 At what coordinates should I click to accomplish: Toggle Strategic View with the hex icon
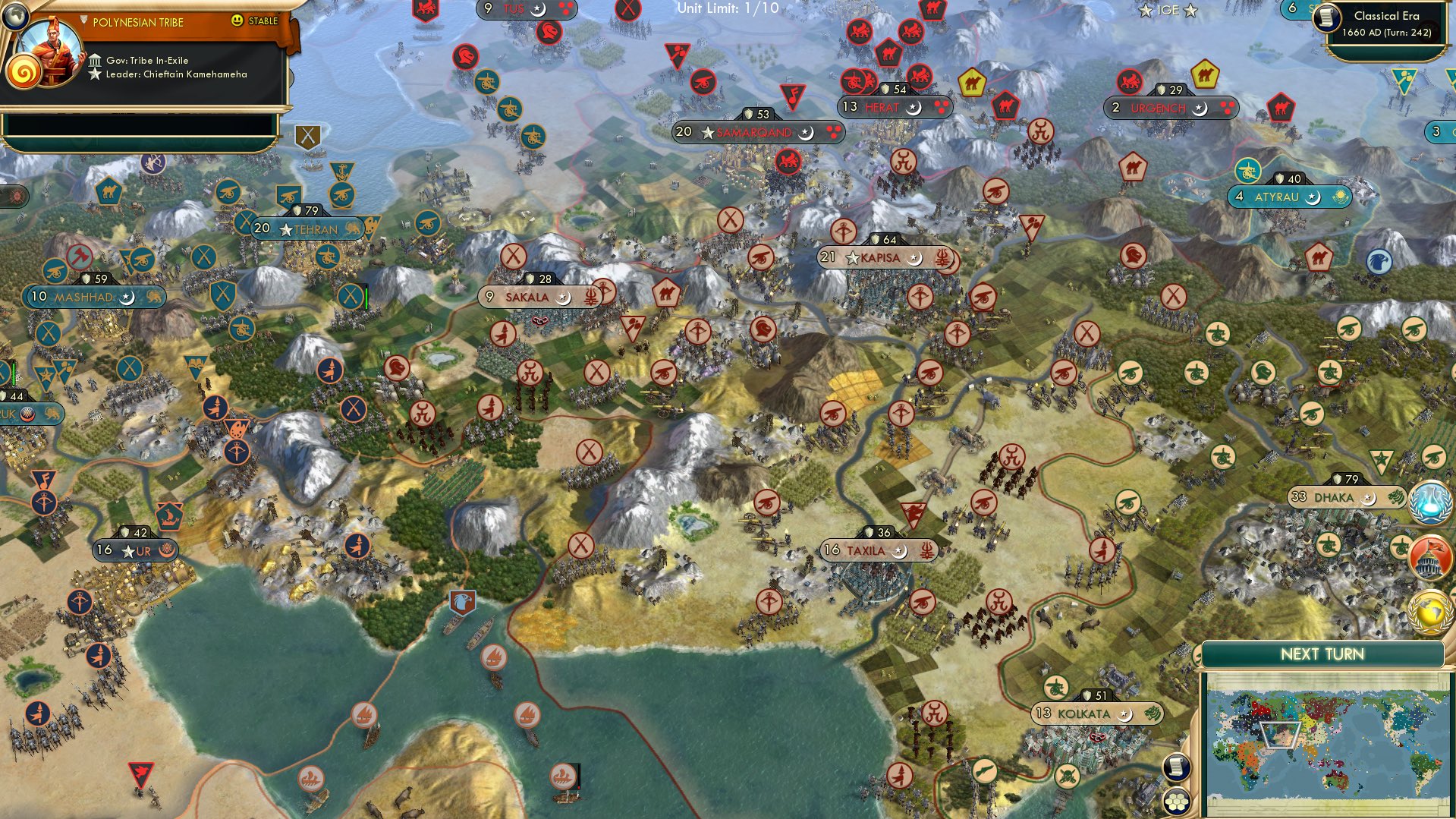[x=1177, y=802]
